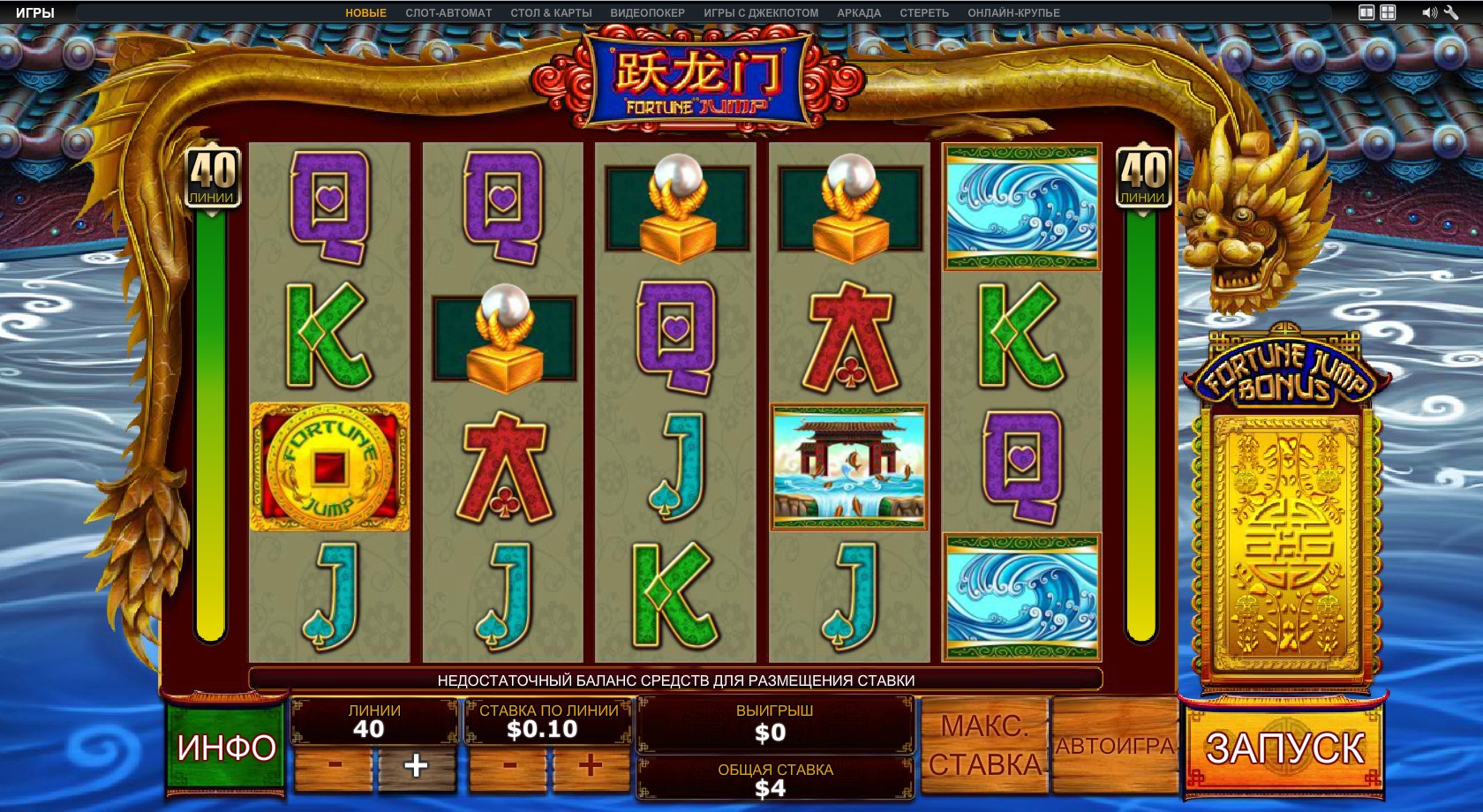
Task: Increase the number of lines with plus
Action: pyautogui.click(x=416, y=765)
